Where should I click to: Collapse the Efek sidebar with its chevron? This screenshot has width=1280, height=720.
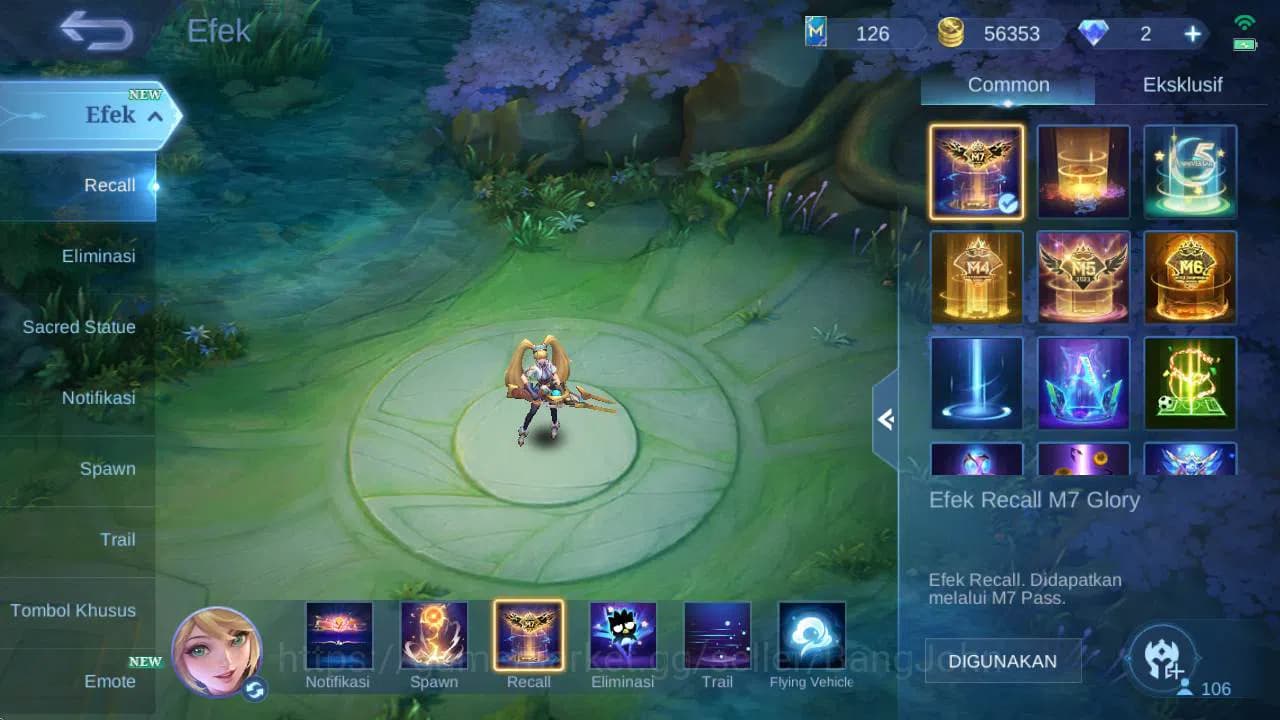(153, 116)
